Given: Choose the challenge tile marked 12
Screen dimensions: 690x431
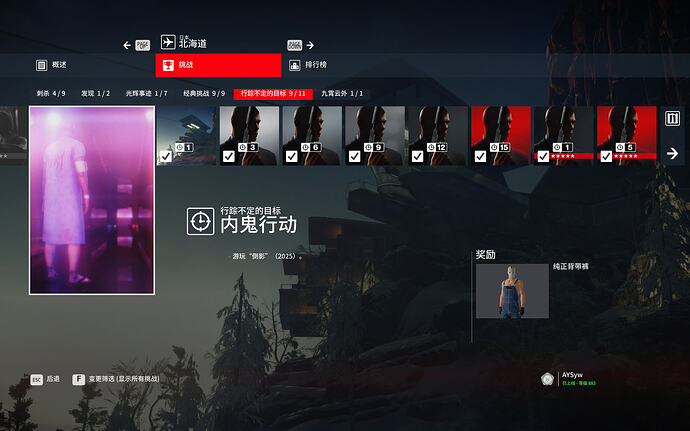Looking at the screenshot, I should pyautogui.click(x=438, y=135).
